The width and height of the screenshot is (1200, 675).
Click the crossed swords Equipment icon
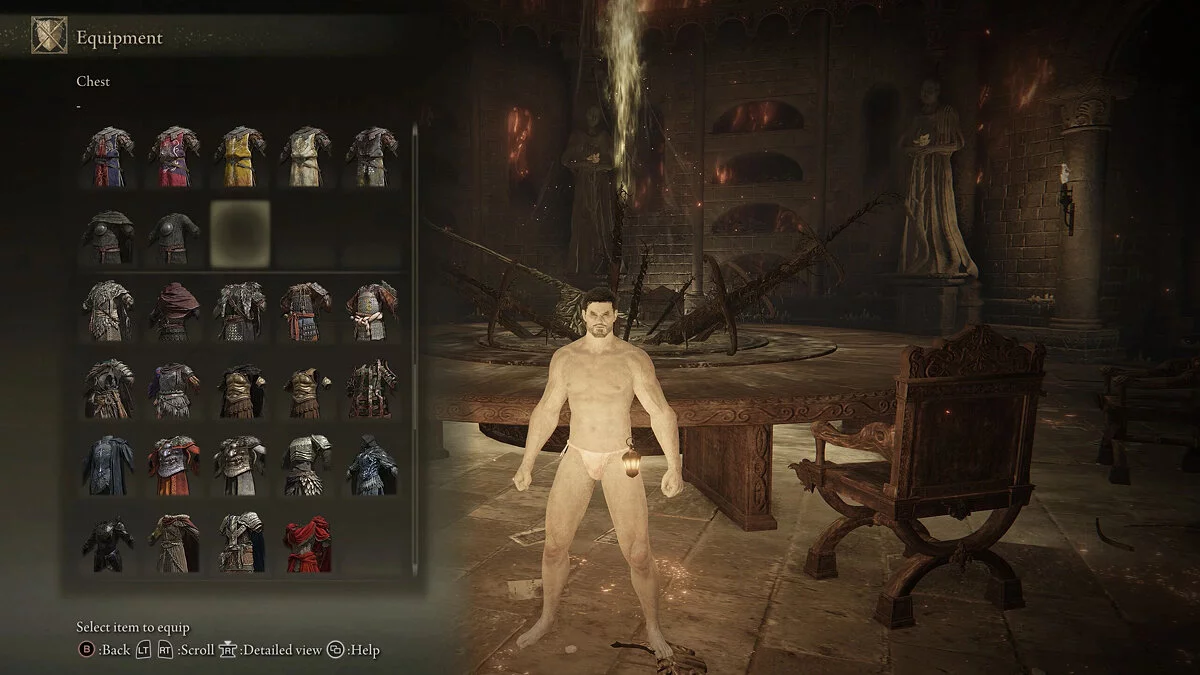(x=49, y=36)
